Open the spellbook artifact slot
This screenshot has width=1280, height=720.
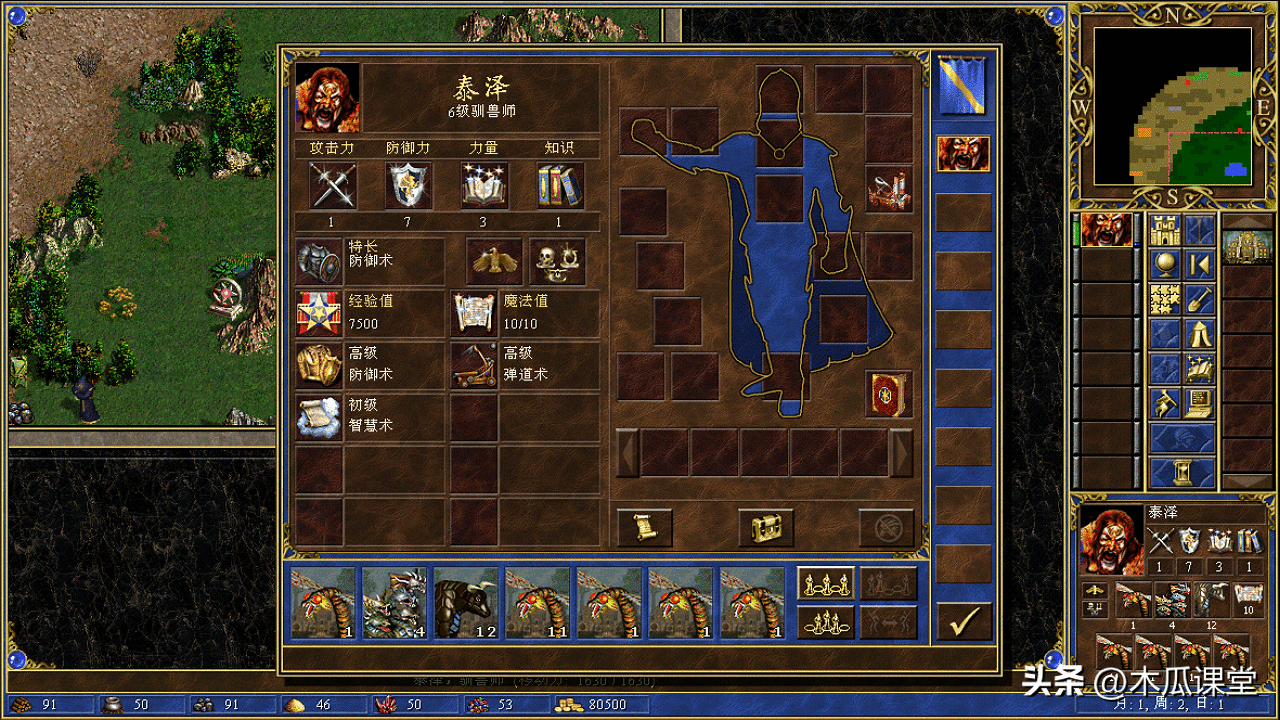[x=889, y=393]
